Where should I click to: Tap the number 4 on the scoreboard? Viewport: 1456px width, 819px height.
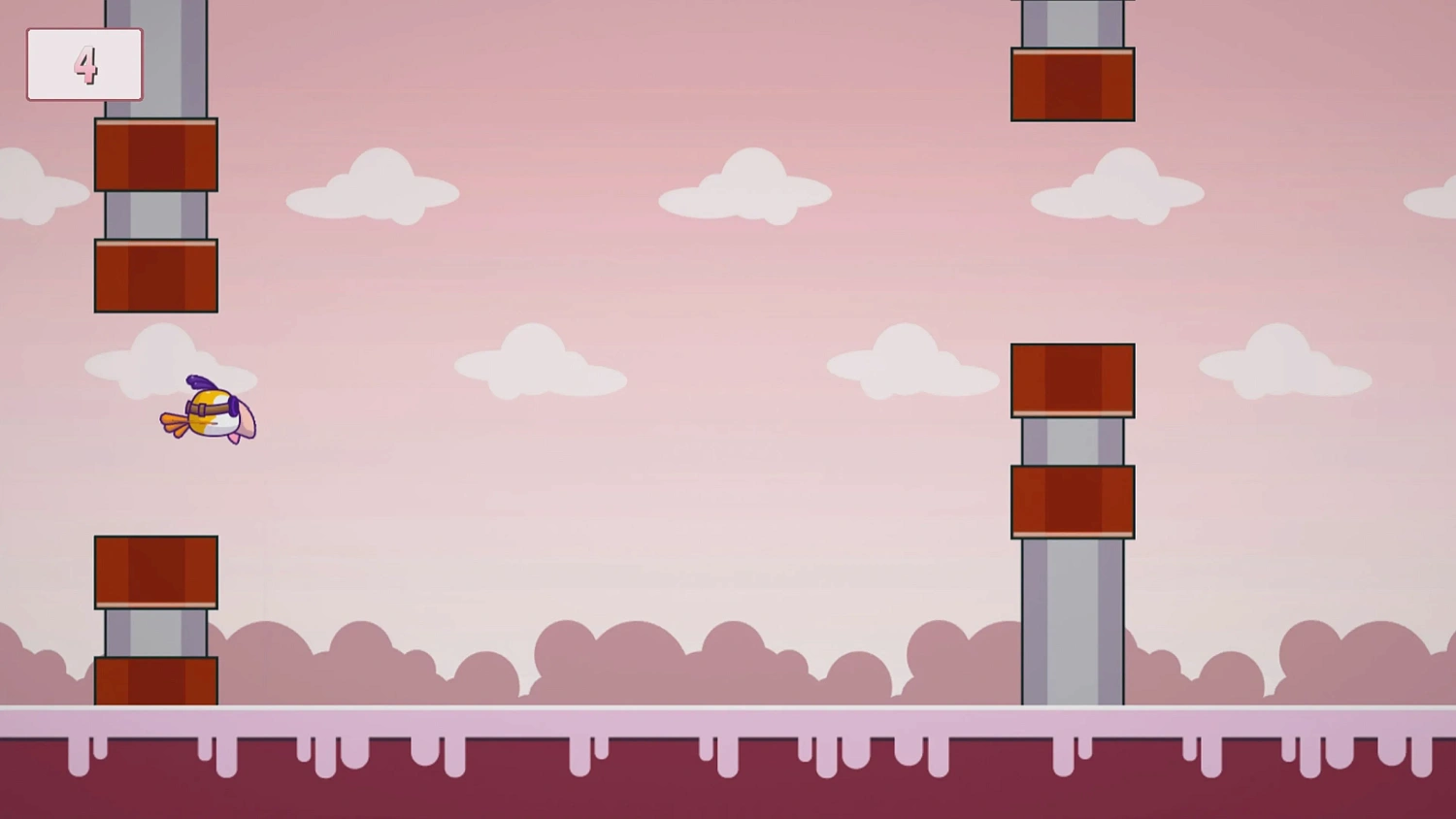click(87, 64)
